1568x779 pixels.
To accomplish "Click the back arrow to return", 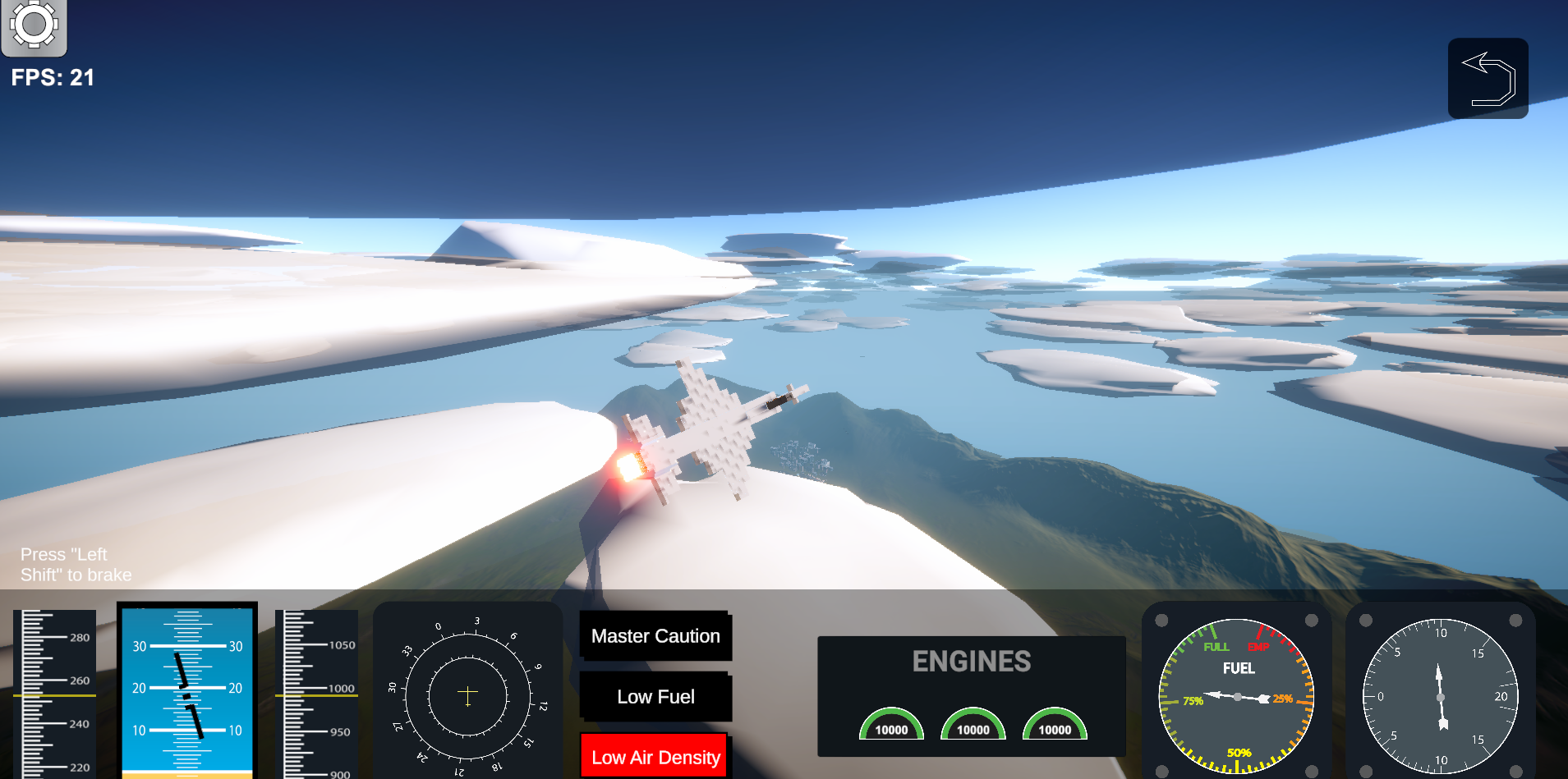I will [x=1487, y=77].
